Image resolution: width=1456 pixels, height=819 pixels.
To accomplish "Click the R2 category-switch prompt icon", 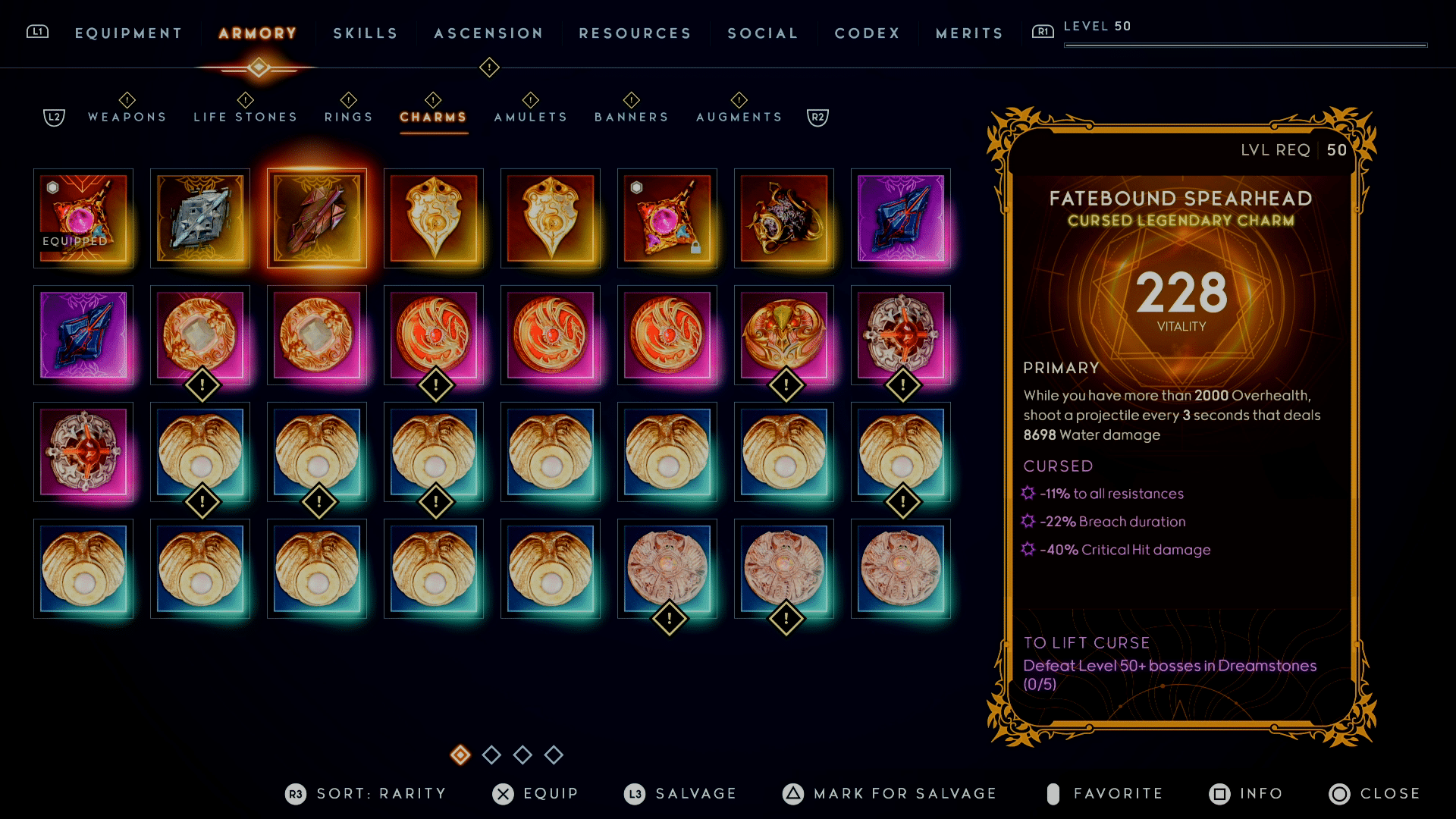I will point(817,117).
